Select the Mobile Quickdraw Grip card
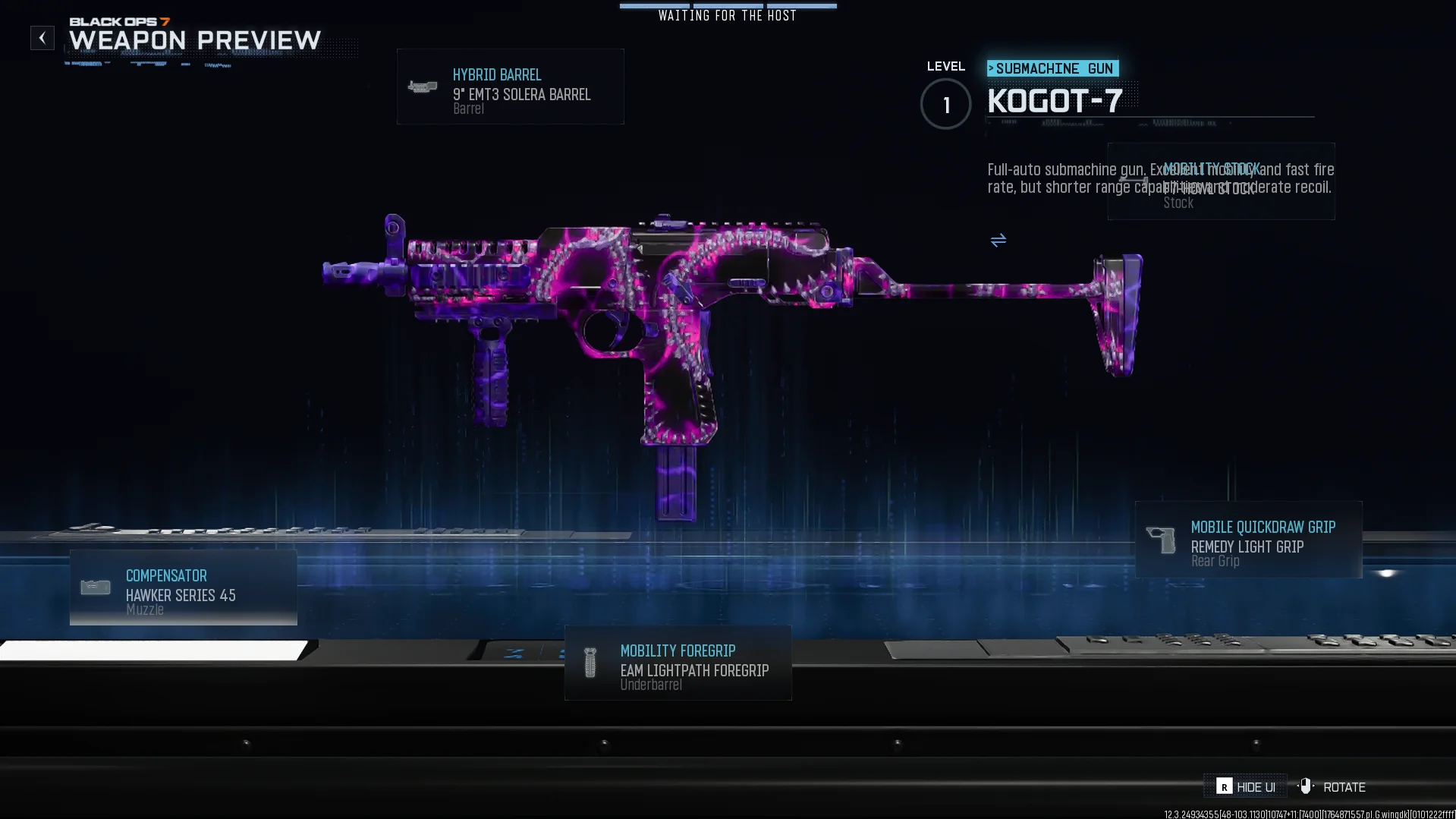Viewport: 1456px width, 819px height. (x=1248, y=540)
